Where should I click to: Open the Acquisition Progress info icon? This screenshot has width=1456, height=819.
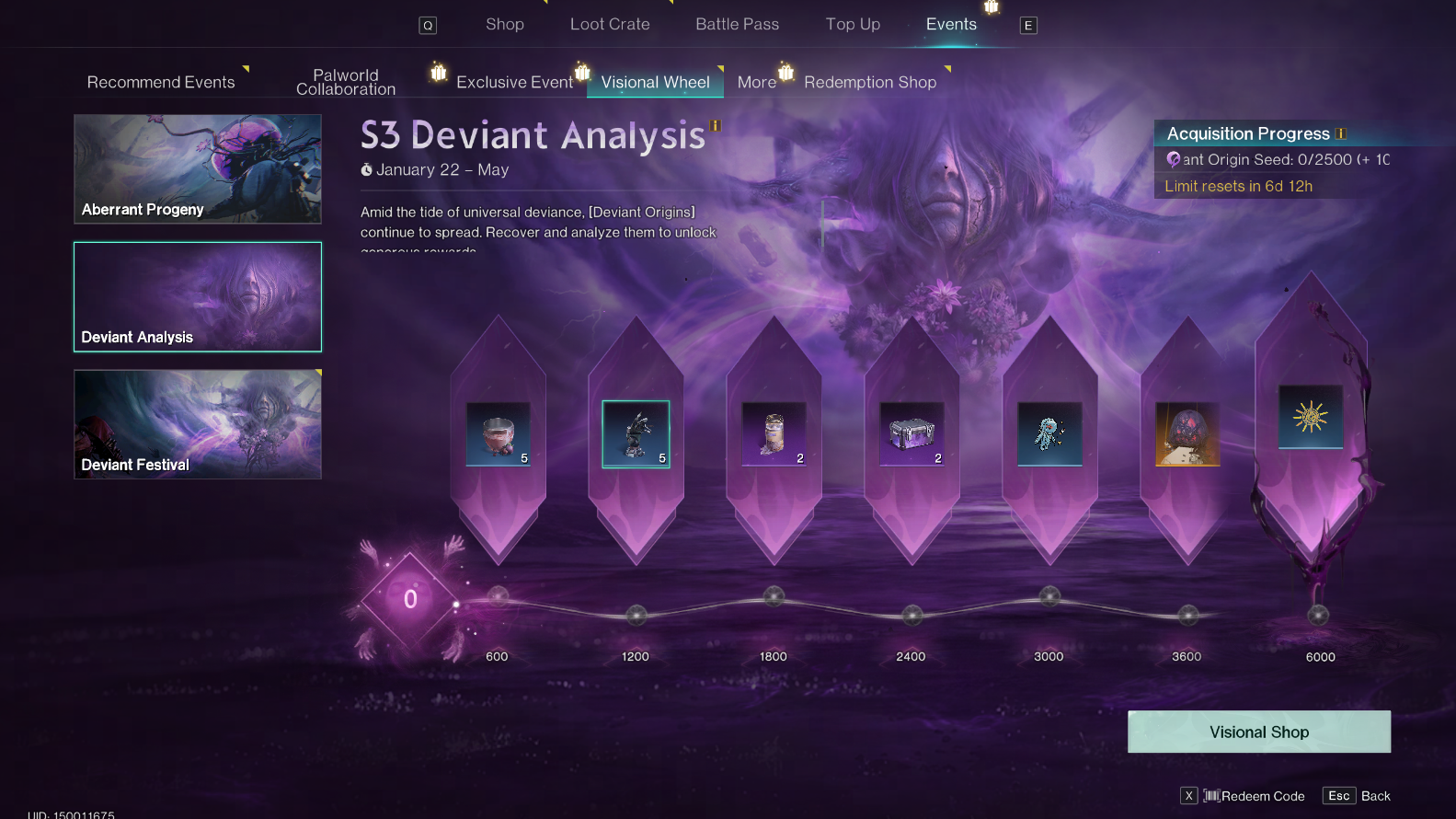click(1341, 134)
